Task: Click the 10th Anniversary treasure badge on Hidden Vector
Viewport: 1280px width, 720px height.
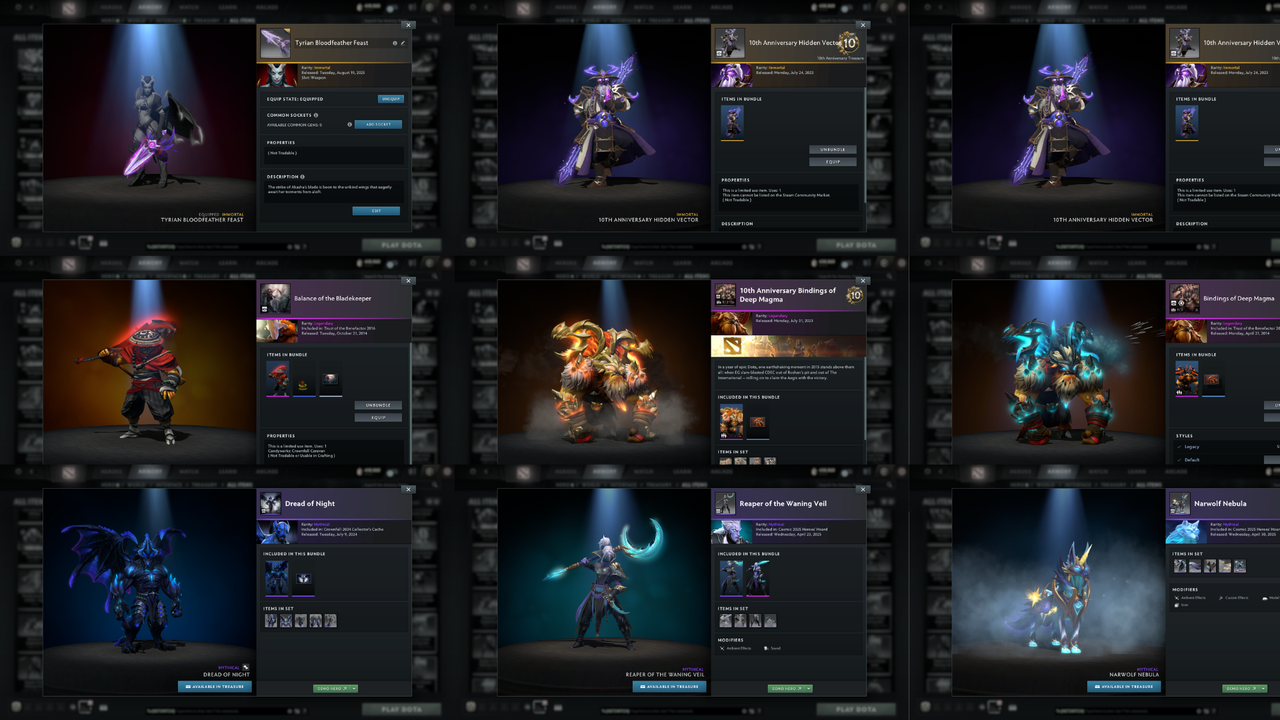Action: tap(848, 43)
